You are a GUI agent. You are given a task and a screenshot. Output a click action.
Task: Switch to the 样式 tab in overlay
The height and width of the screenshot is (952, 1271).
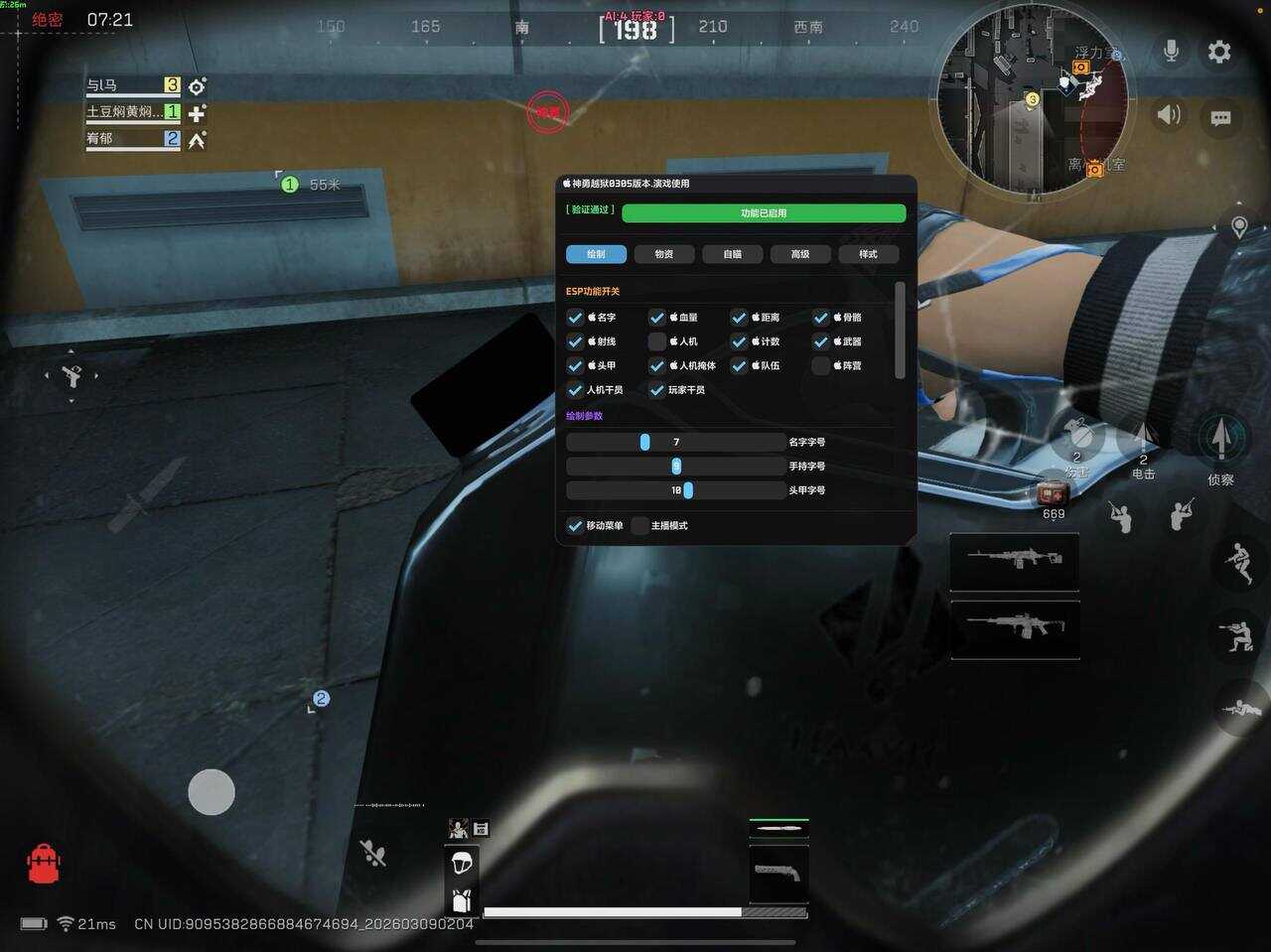(x=868, y=254)
